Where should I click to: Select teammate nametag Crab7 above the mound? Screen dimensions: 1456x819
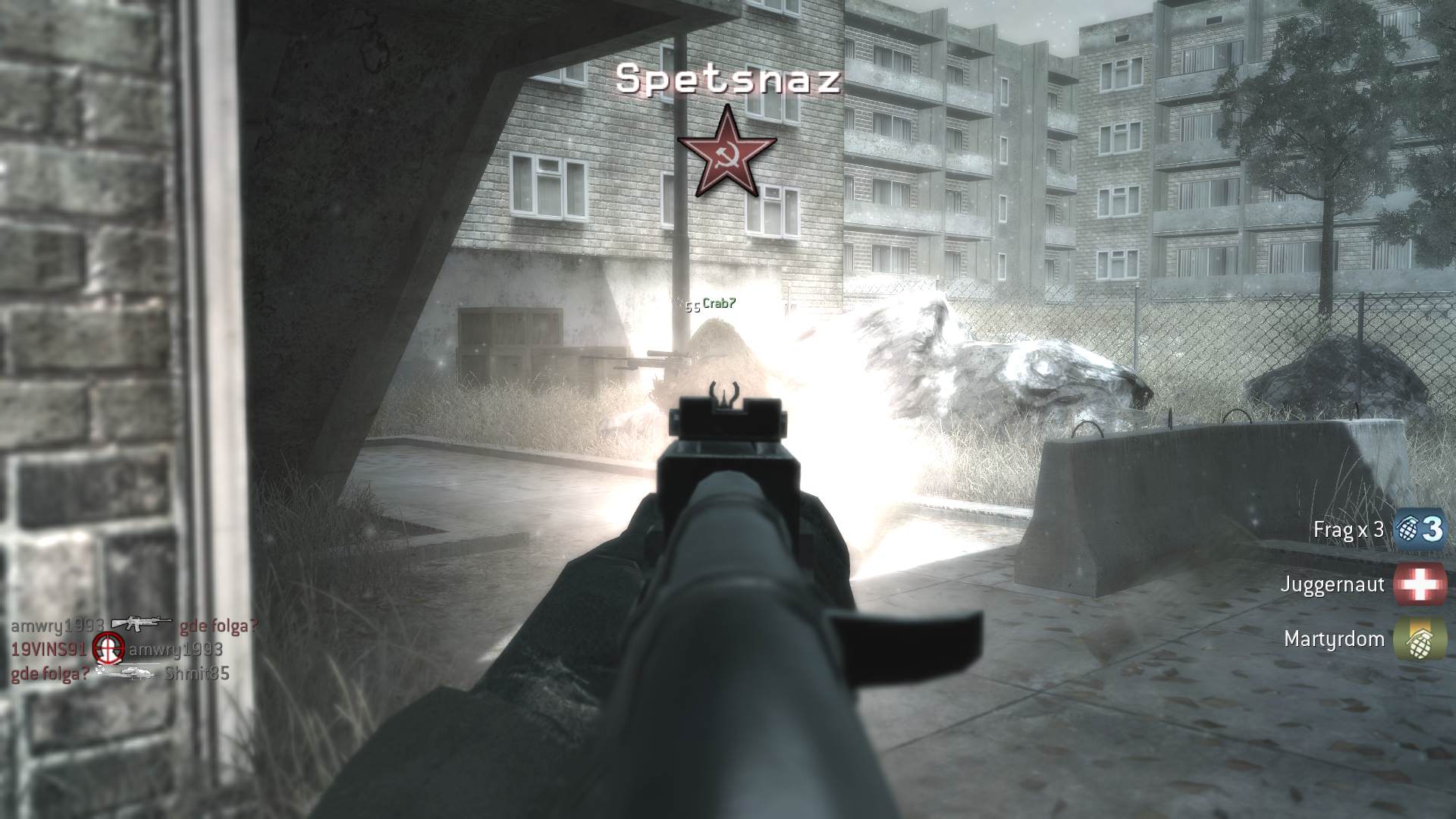coord(718,303)
